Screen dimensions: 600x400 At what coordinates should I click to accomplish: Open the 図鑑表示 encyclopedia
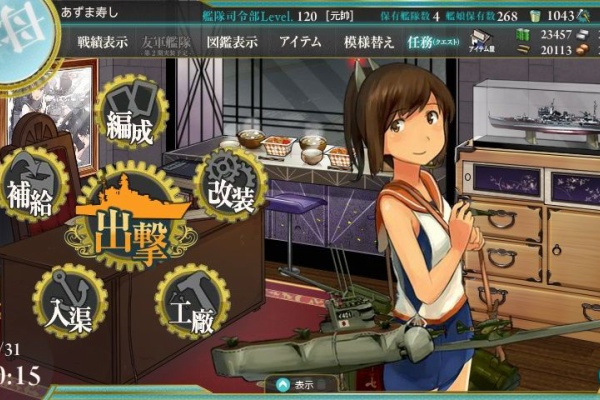[x=232, y=42]
